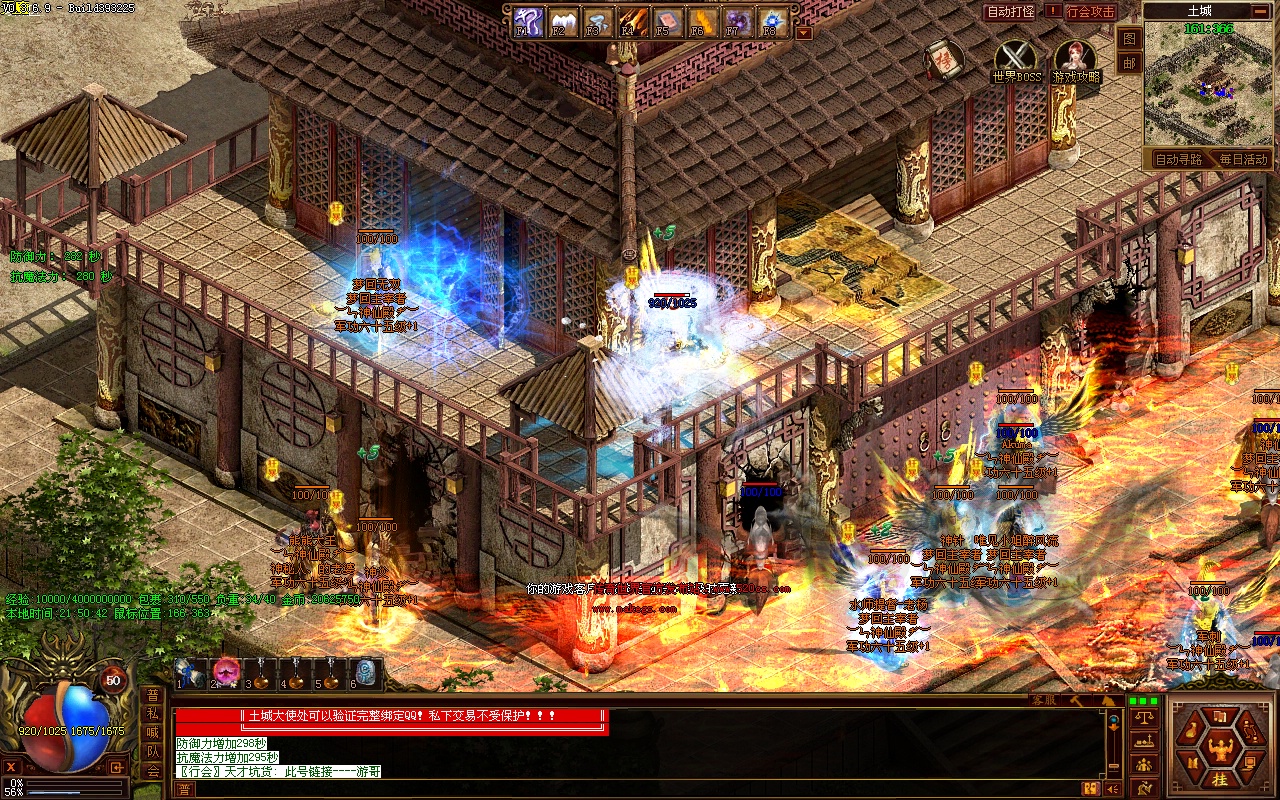Open the 游戏攻略 game guide icon

click(1075, 59)
